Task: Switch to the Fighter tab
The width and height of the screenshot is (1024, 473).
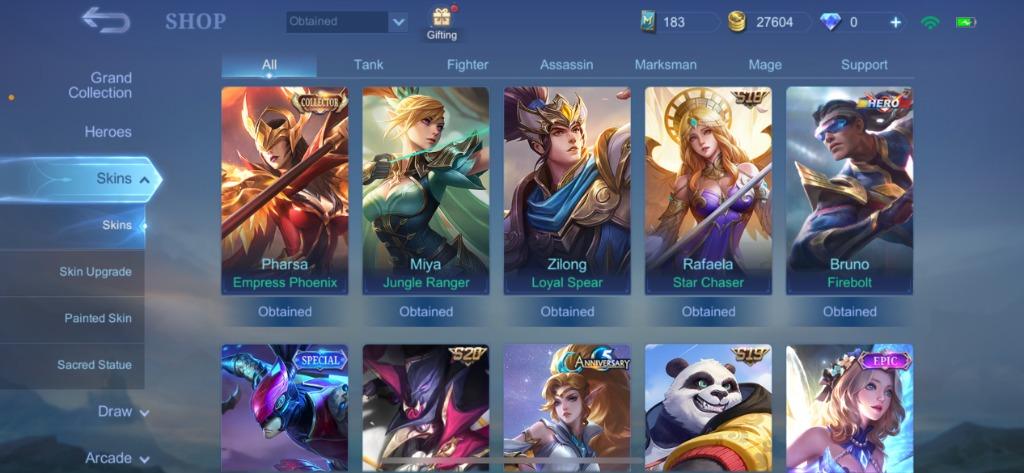Action: pos(467,65)
